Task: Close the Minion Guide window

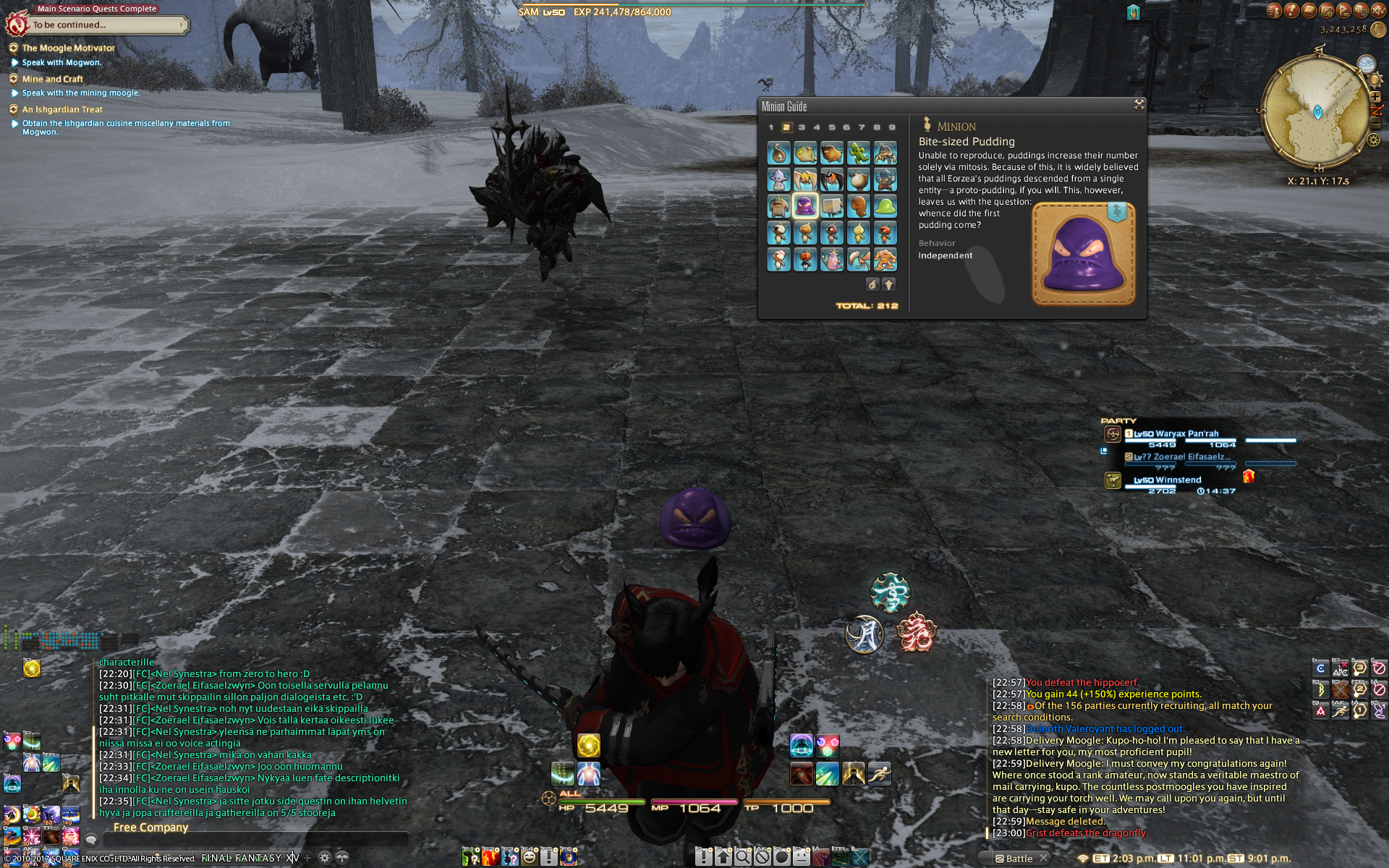Action: 1139,105
